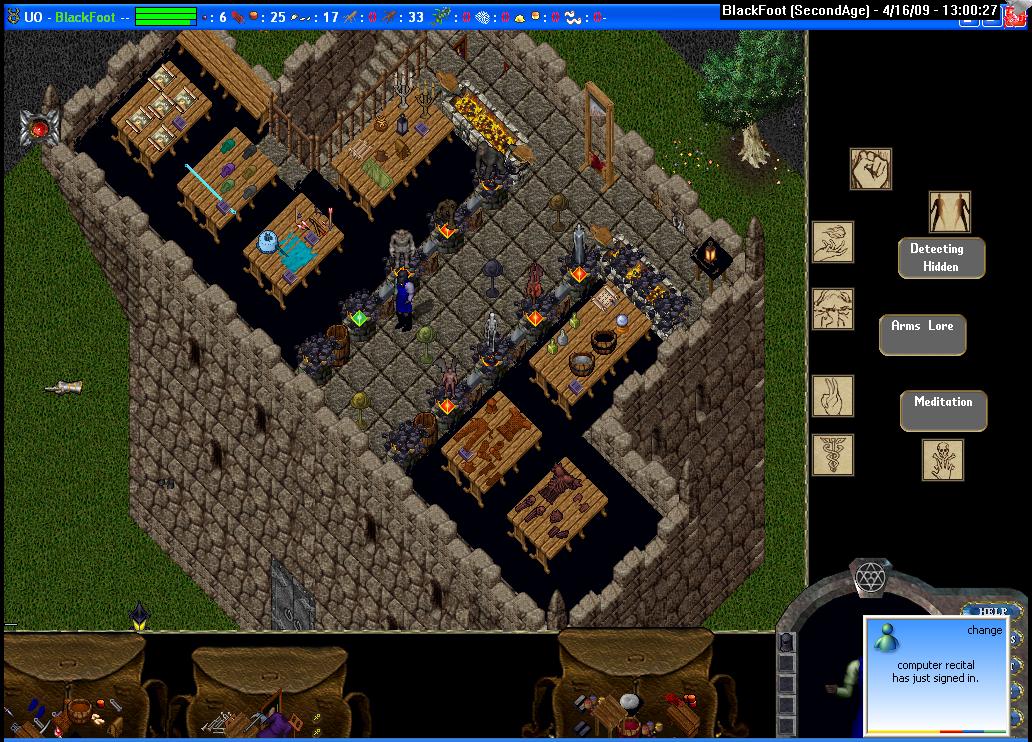Screen dimensions: 1032x742
Task: Use the face with lightning skill icon
Action: point(832,309)
